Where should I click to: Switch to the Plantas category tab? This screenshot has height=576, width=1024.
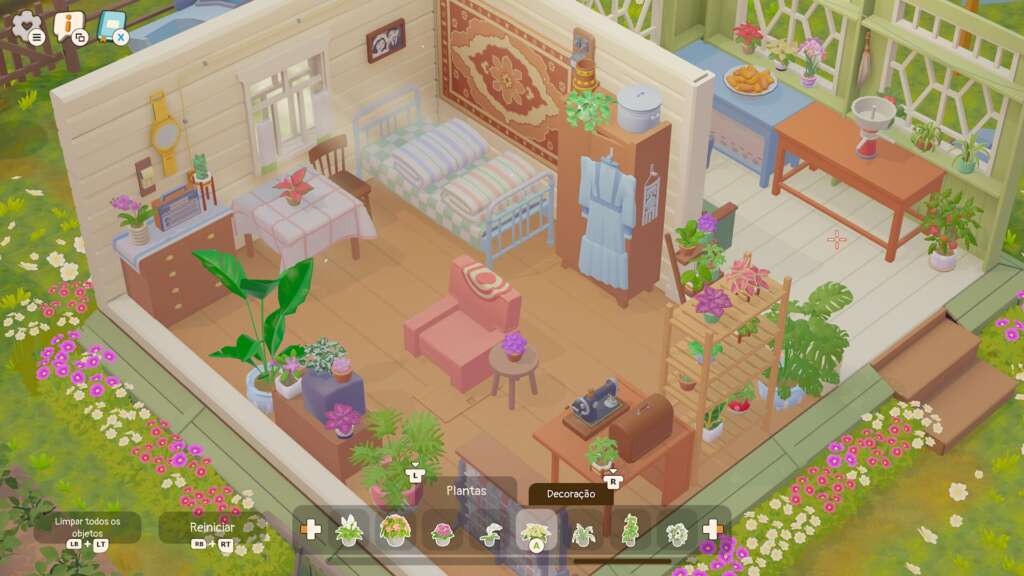(x=466, y=491)
